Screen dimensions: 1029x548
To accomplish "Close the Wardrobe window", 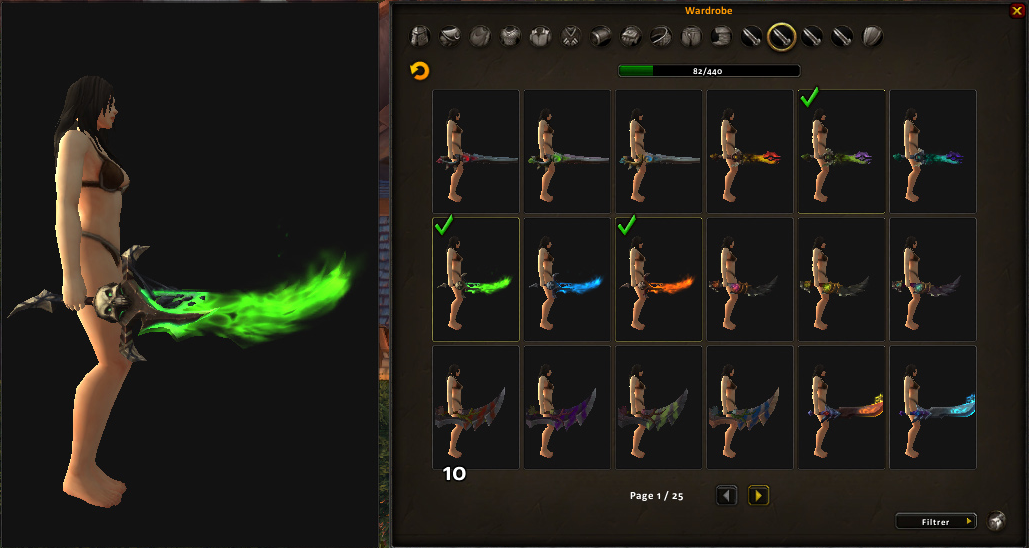I will click(x=1017, y=11).
